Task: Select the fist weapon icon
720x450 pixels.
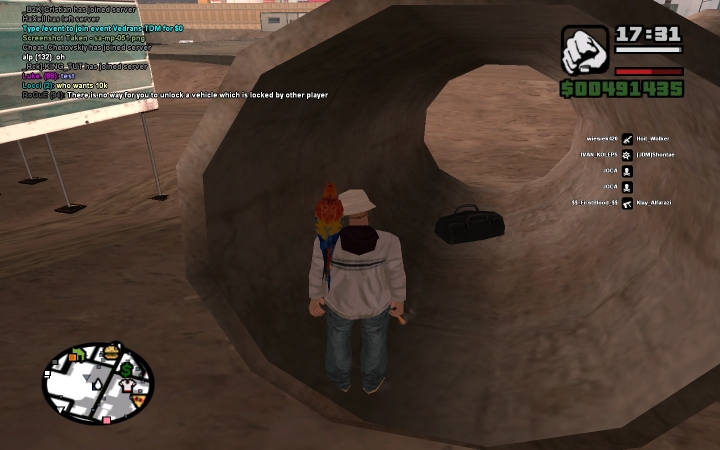Action: click(x=584, y=50)
